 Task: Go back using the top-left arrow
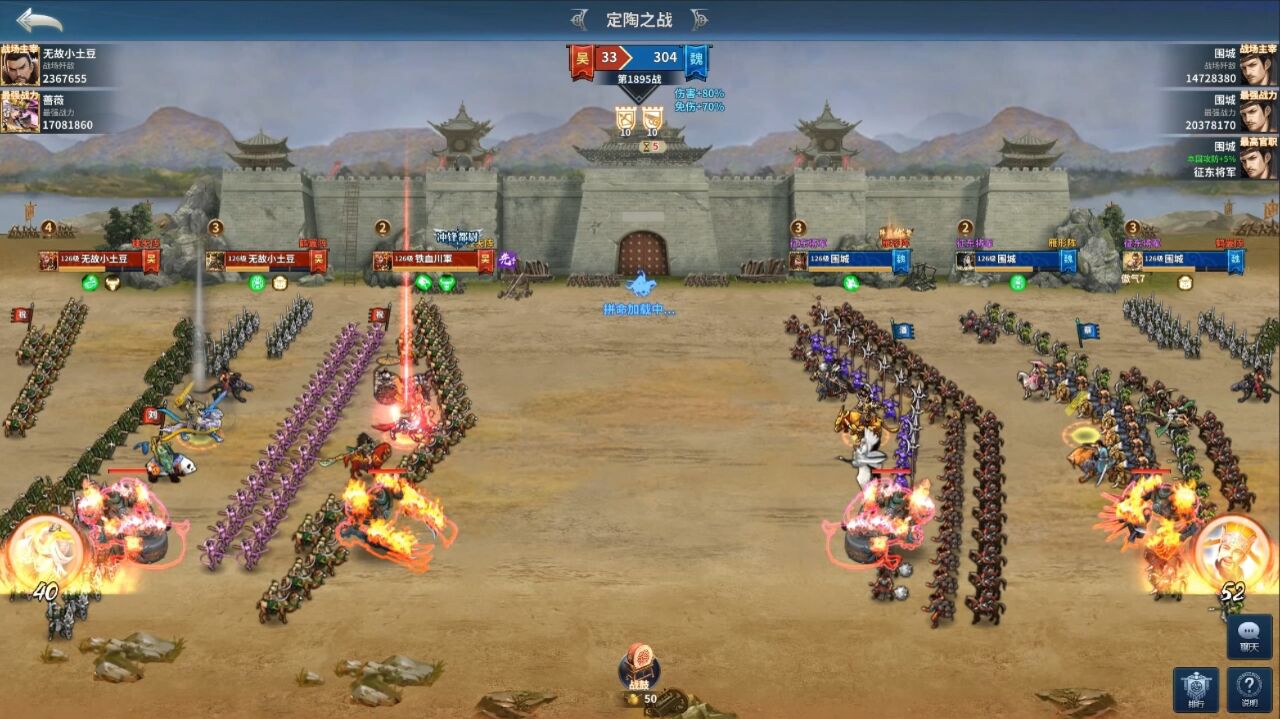tap(39, 20)
